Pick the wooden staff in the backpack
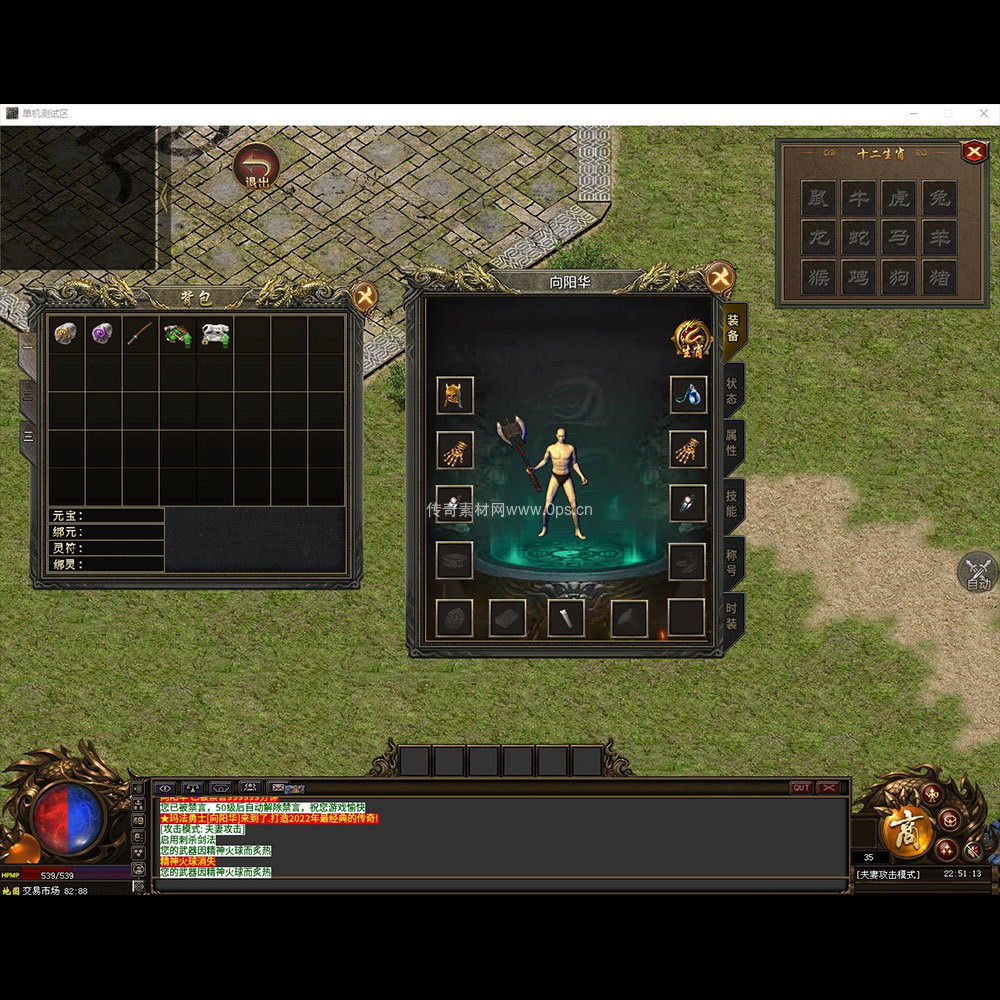Viewport: 1000px width, 1000px height. 140,334
